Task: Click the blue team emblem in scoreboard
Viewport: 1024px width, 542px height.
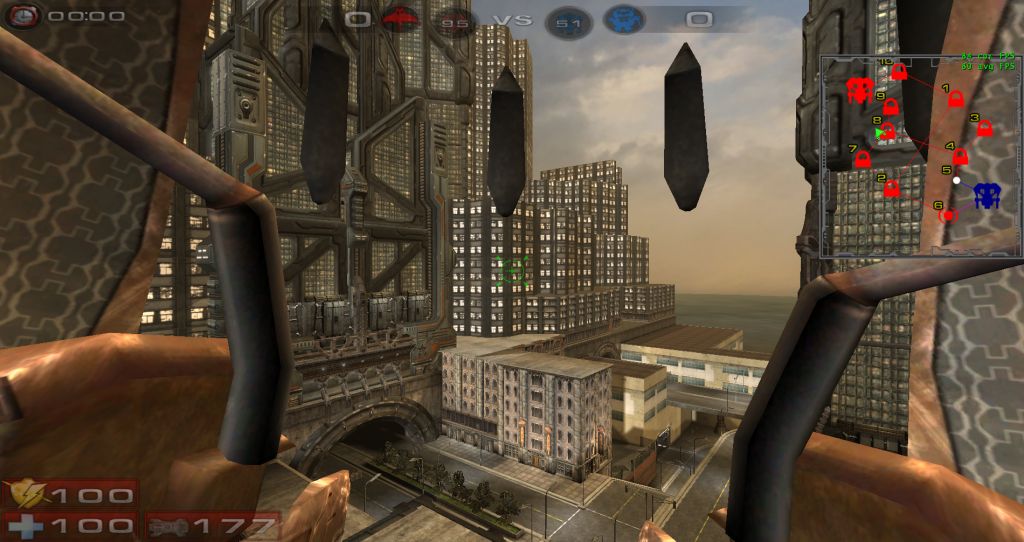Action: click(624, 19)
